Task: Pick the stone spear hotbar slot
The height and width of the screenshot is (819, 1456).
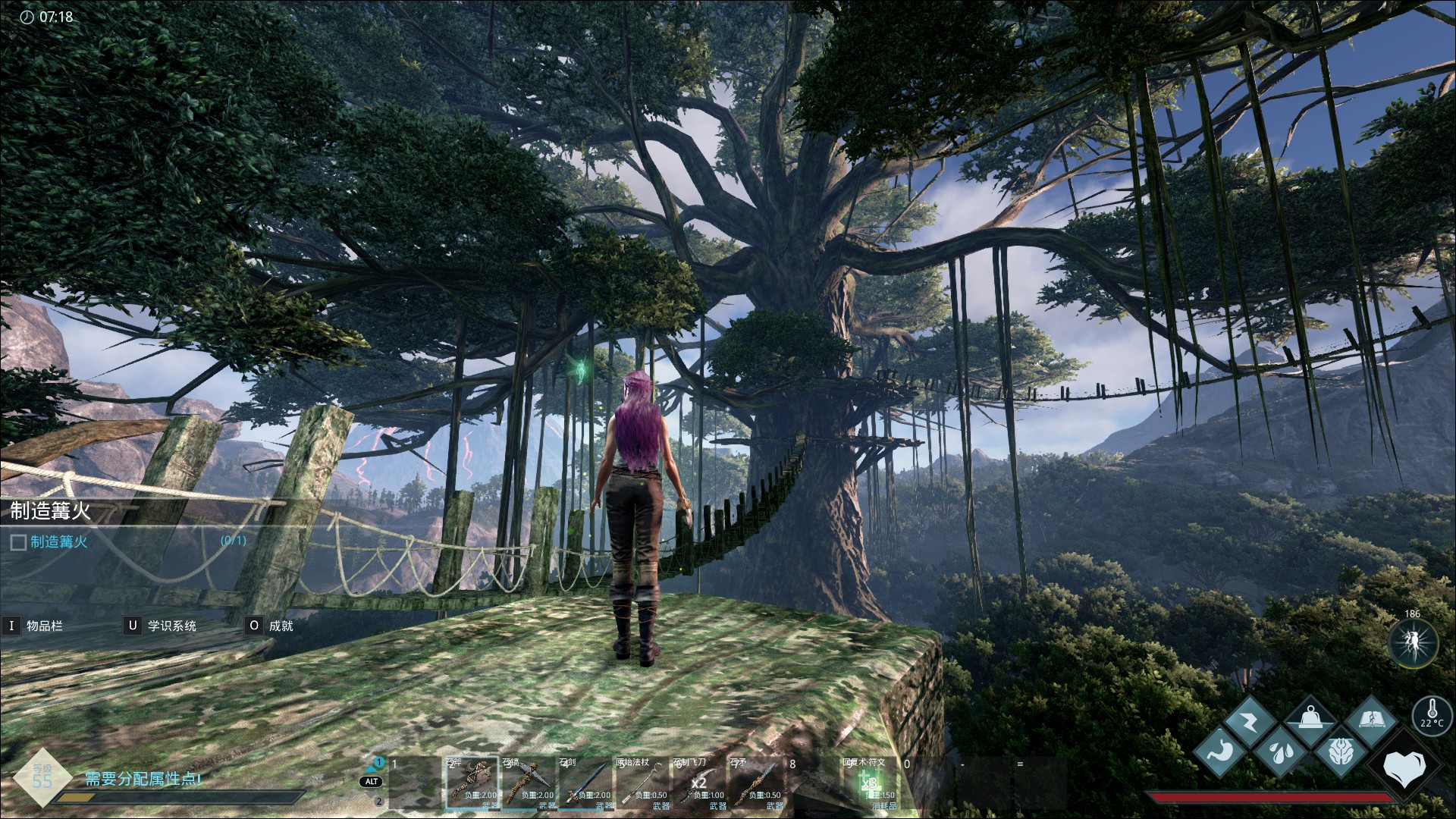Action: pyautogui.click(x=755, y=783)
